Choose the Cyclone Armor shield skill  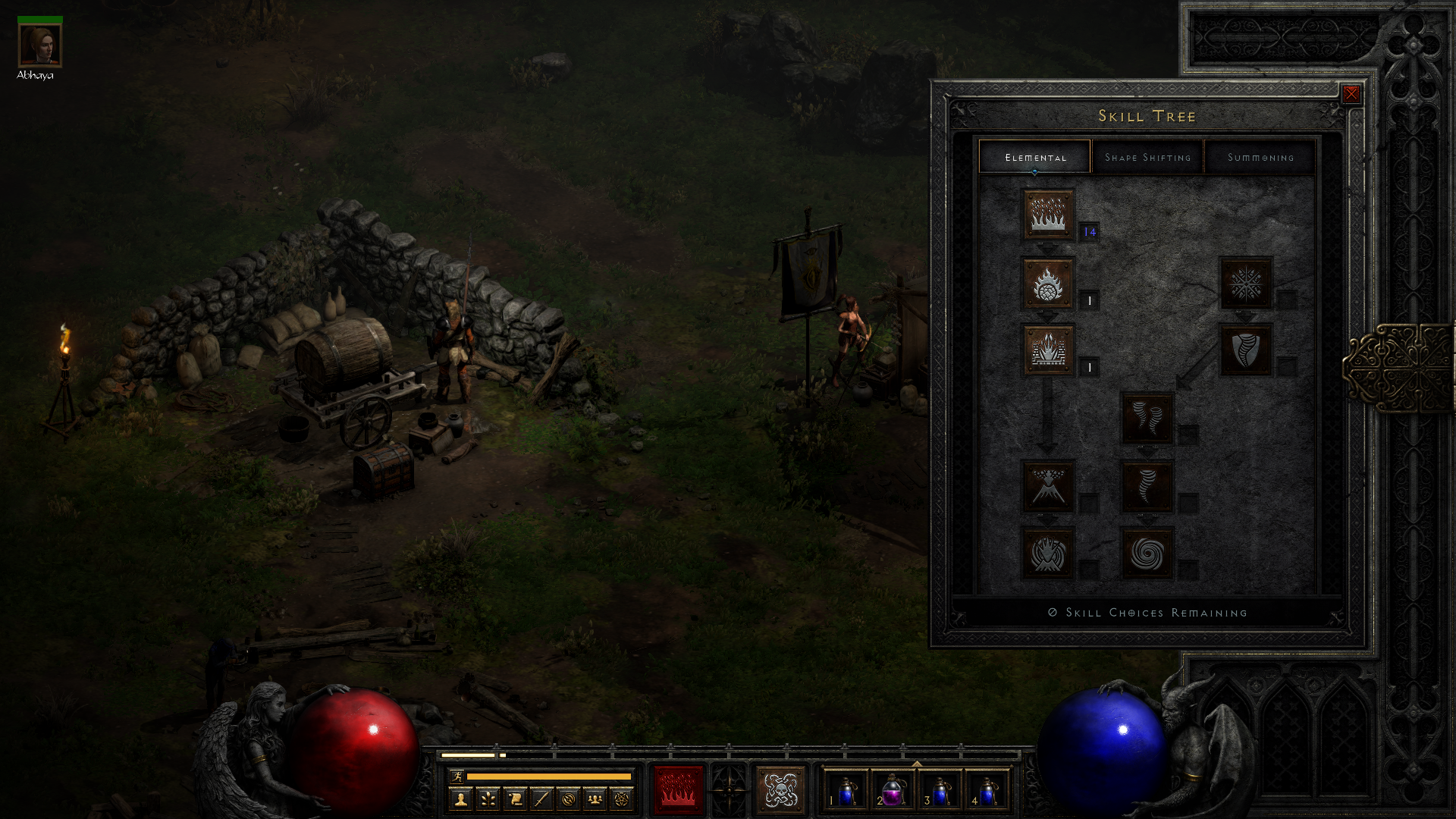1245,350
